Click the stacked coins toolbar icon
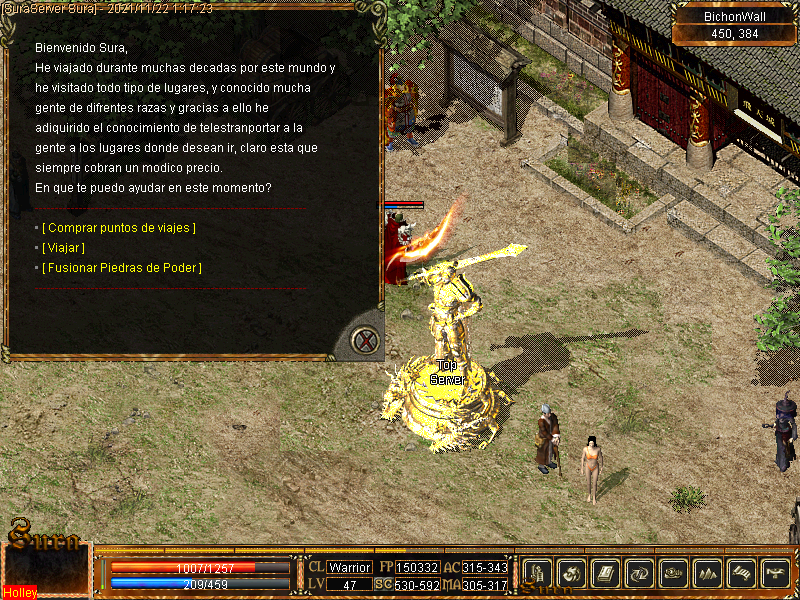 pyautogui.click(x=673, y=573)
